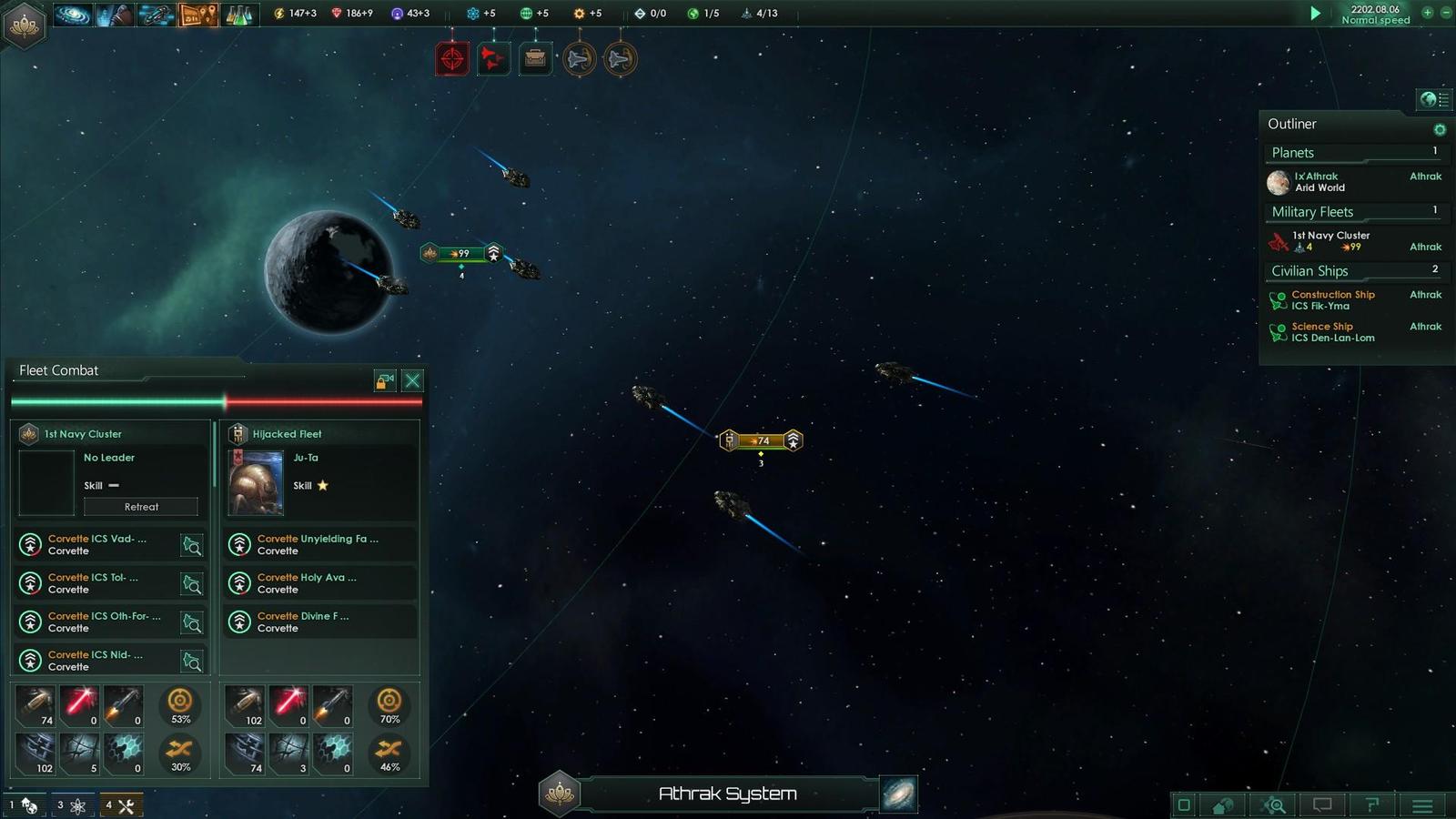Open the main menu hamburger button
The width and height of the screenshot is (1456, 819).
tap(1422, 805)
